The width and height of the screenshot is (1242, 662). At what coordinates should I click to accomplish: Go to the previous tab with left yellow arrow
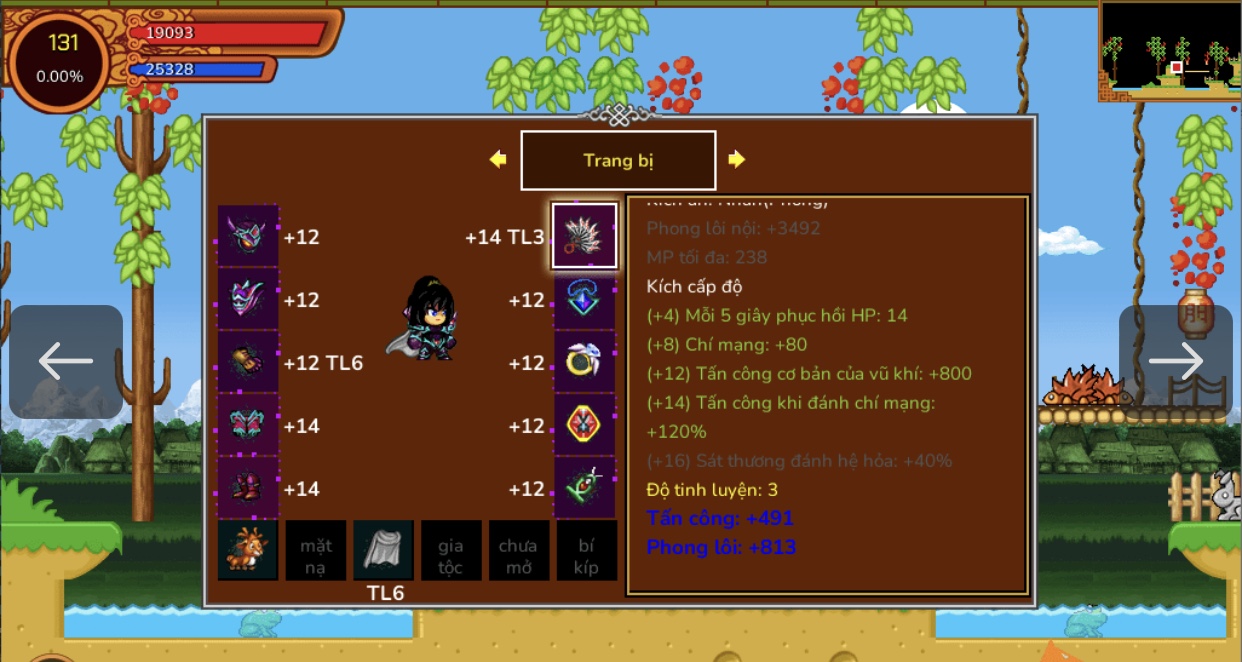coord(498,160)
